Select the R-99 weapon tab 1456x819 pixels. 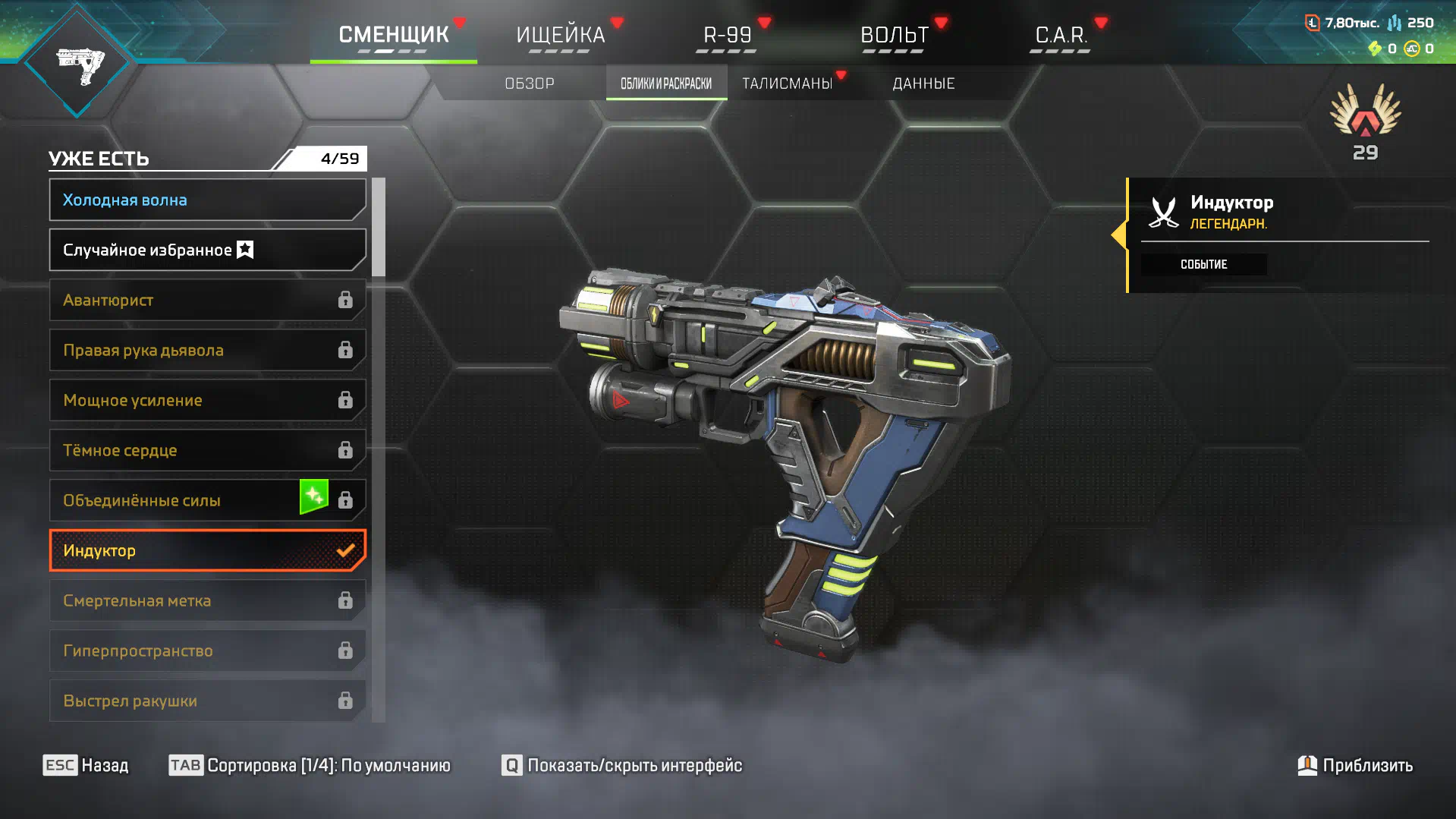click(727, 35)
